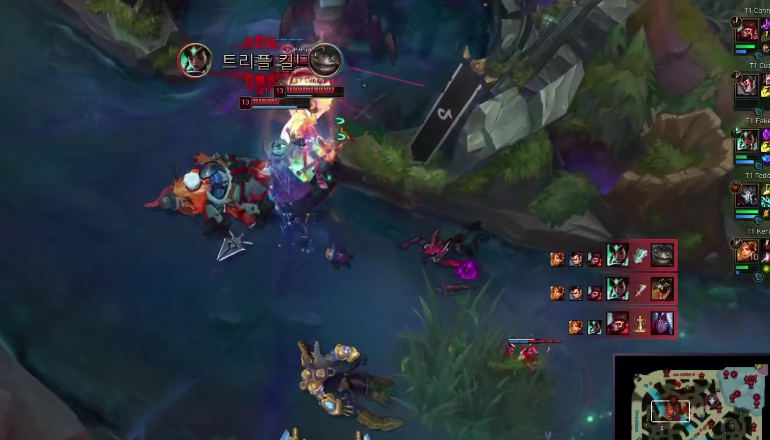This screenshot has width=770, height=440.
Task: Click the triple kill banner's killer portrait
Action: (x=194, y=60)
